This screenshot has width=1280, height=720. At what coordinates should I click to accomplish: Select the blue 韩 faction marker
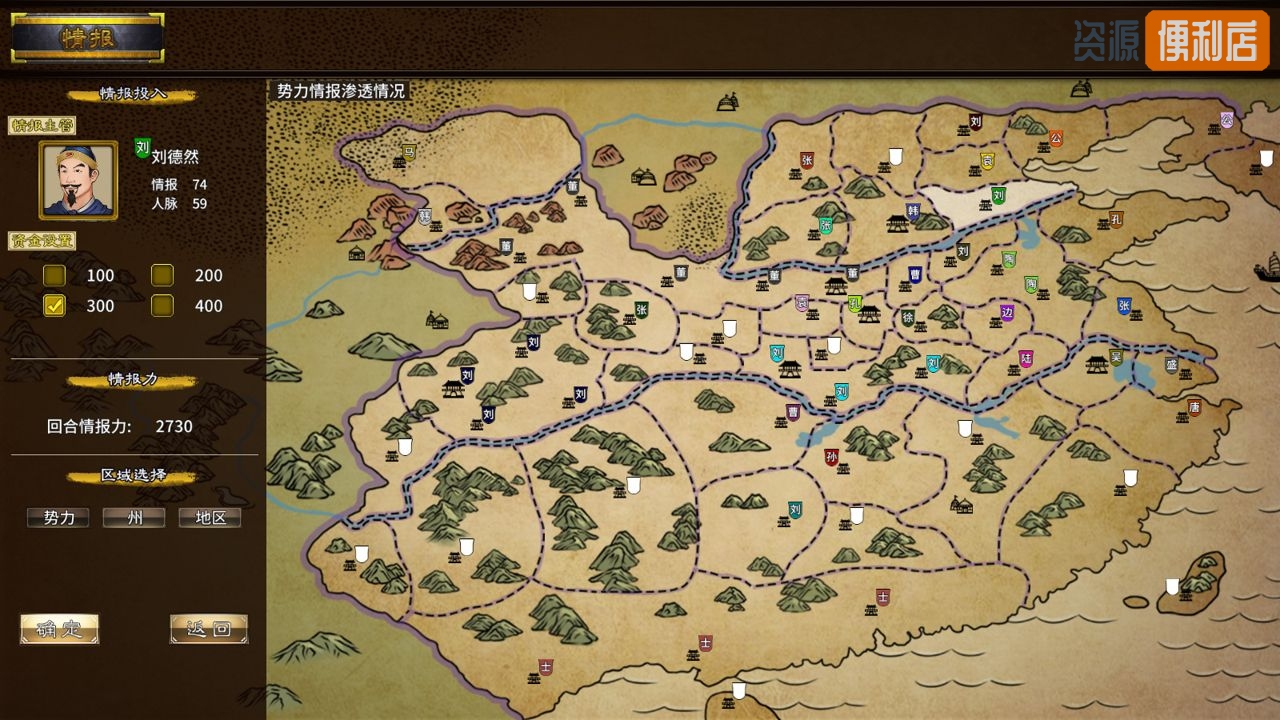912,211
